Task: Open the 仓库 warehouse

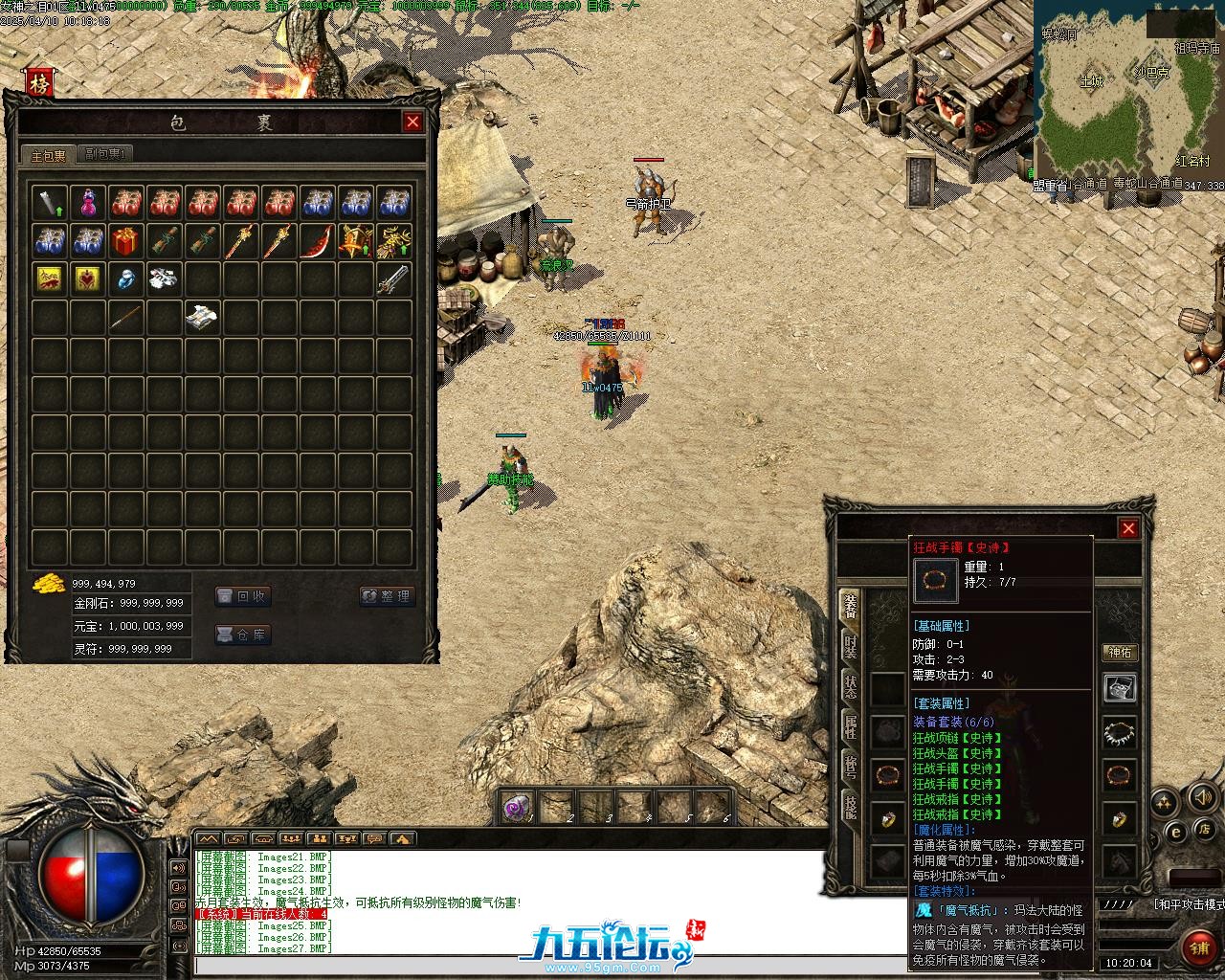Action: [242, 635]
